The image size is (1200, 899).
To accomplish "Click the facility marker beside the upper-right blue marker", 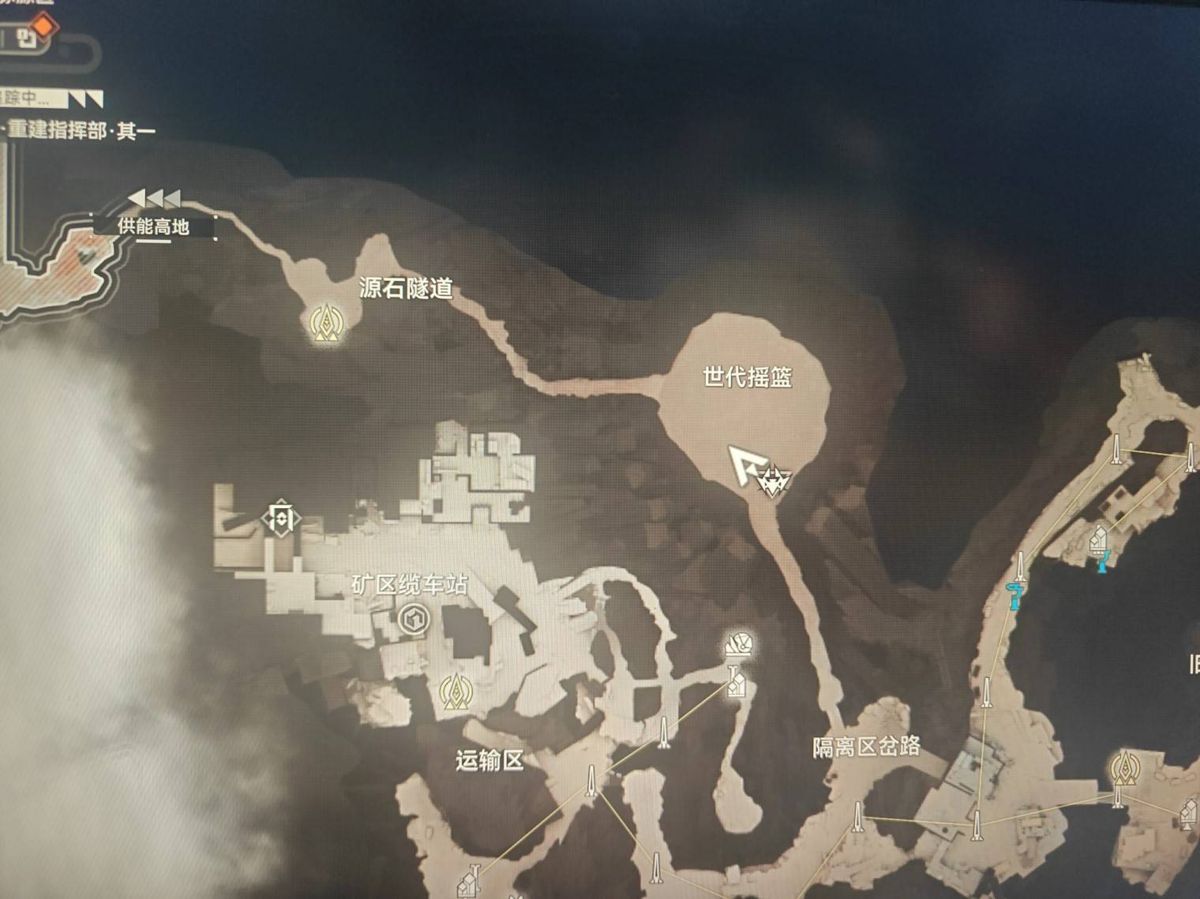I will [x=1097, y=541].
